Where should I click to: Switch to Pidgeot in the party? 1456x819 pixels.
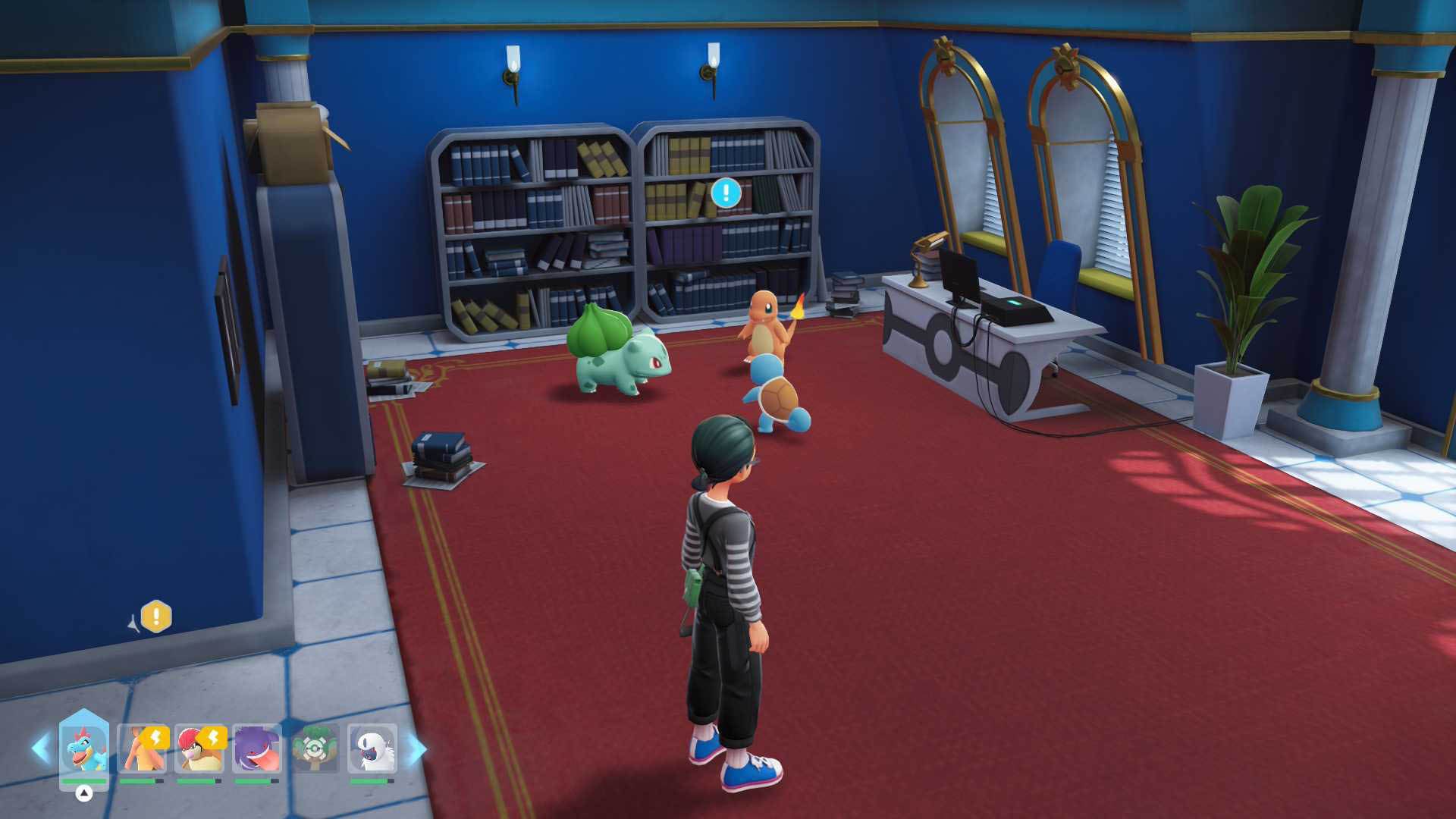tap(199, 748)
